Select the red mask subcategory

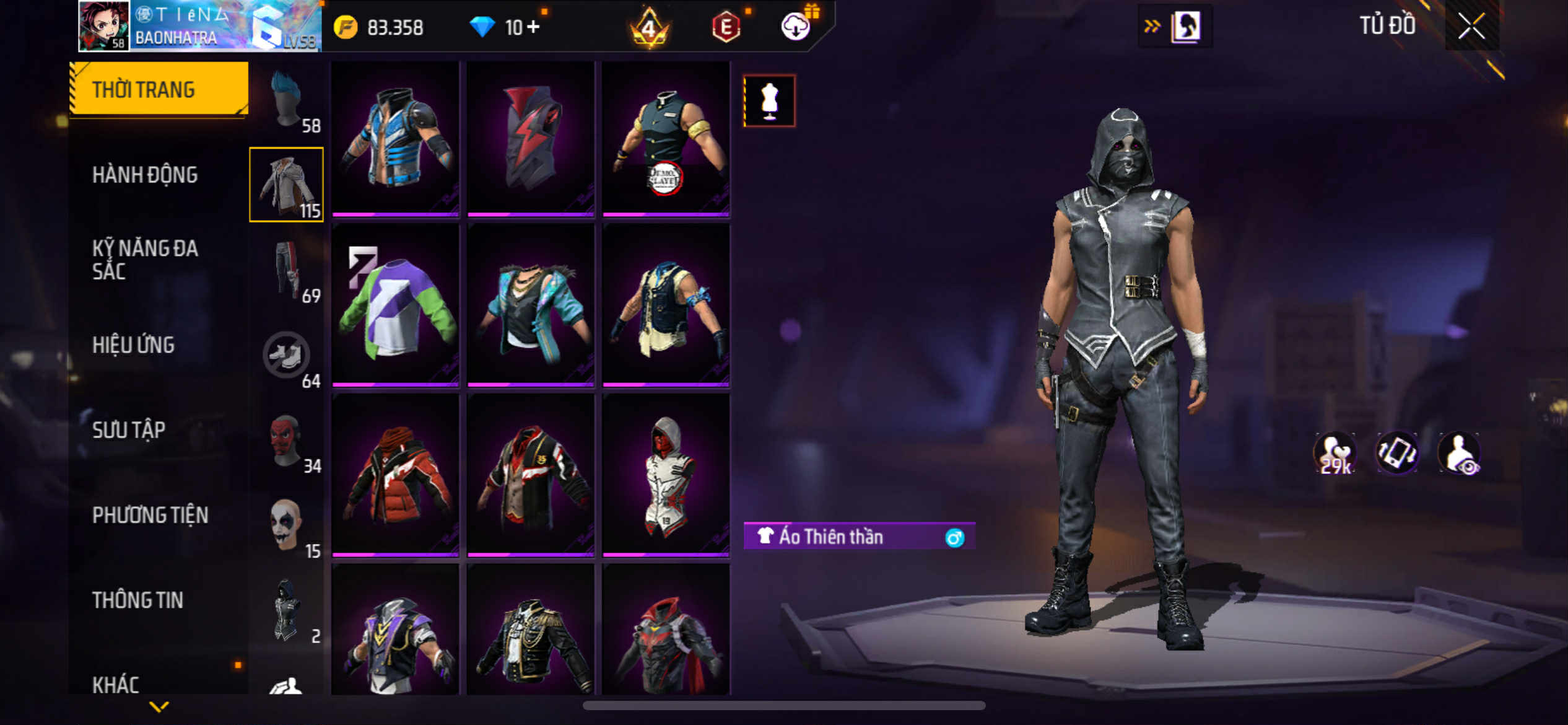click(x=287, y=441)
